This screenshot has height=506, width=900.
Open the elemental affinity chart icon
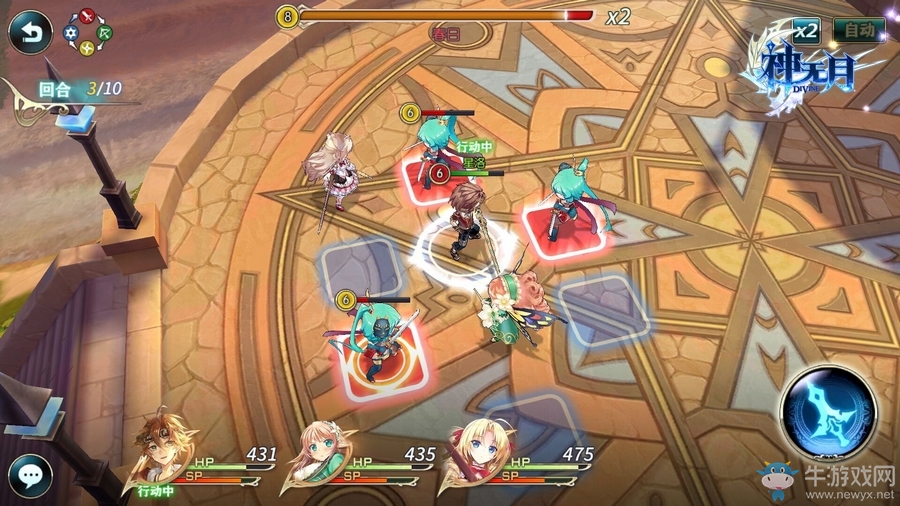[89, 32]
